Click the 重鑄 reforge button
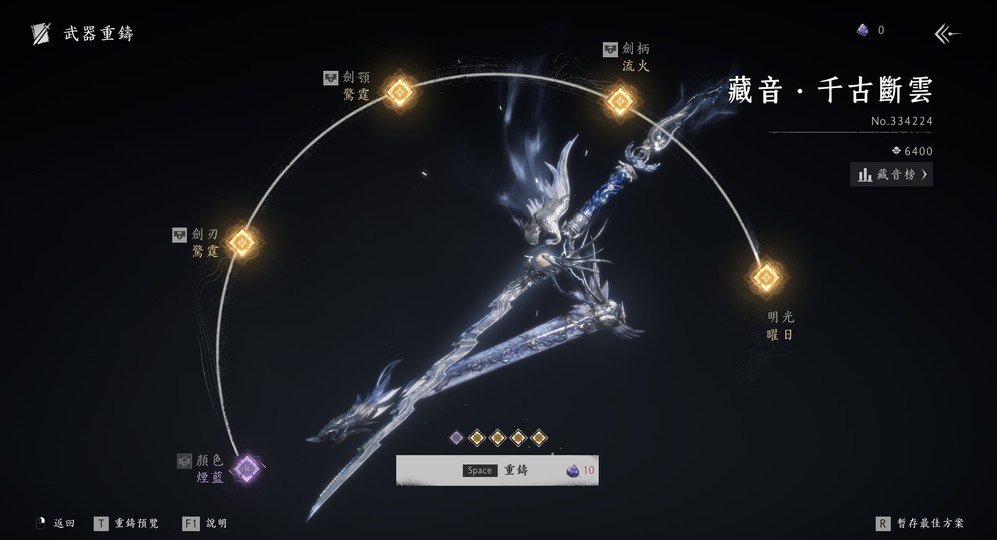 [497, 470]
